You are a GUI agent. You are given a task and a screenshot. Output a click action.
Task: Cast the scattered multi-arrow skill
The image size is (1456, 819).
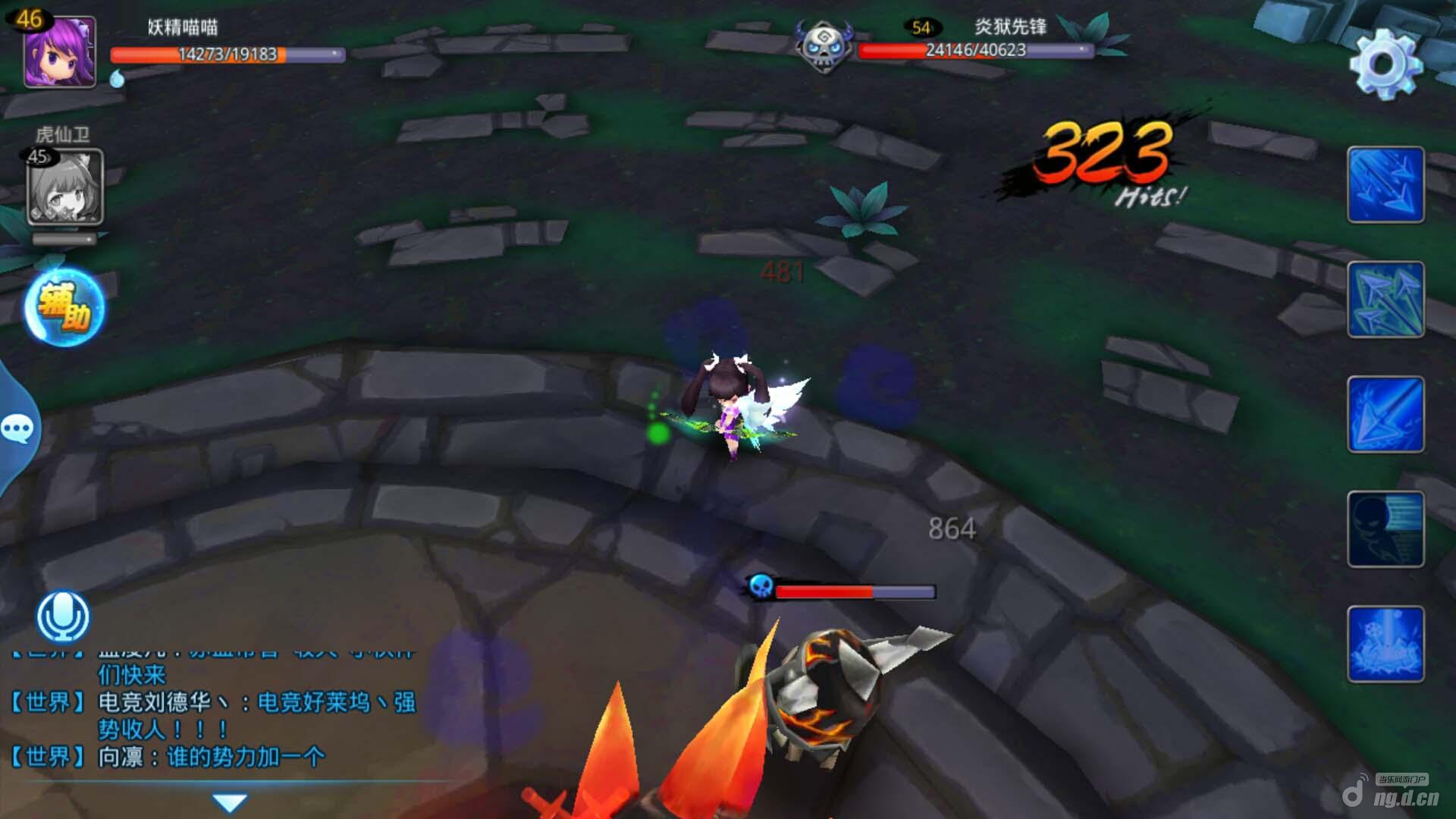pos(1385,300)
